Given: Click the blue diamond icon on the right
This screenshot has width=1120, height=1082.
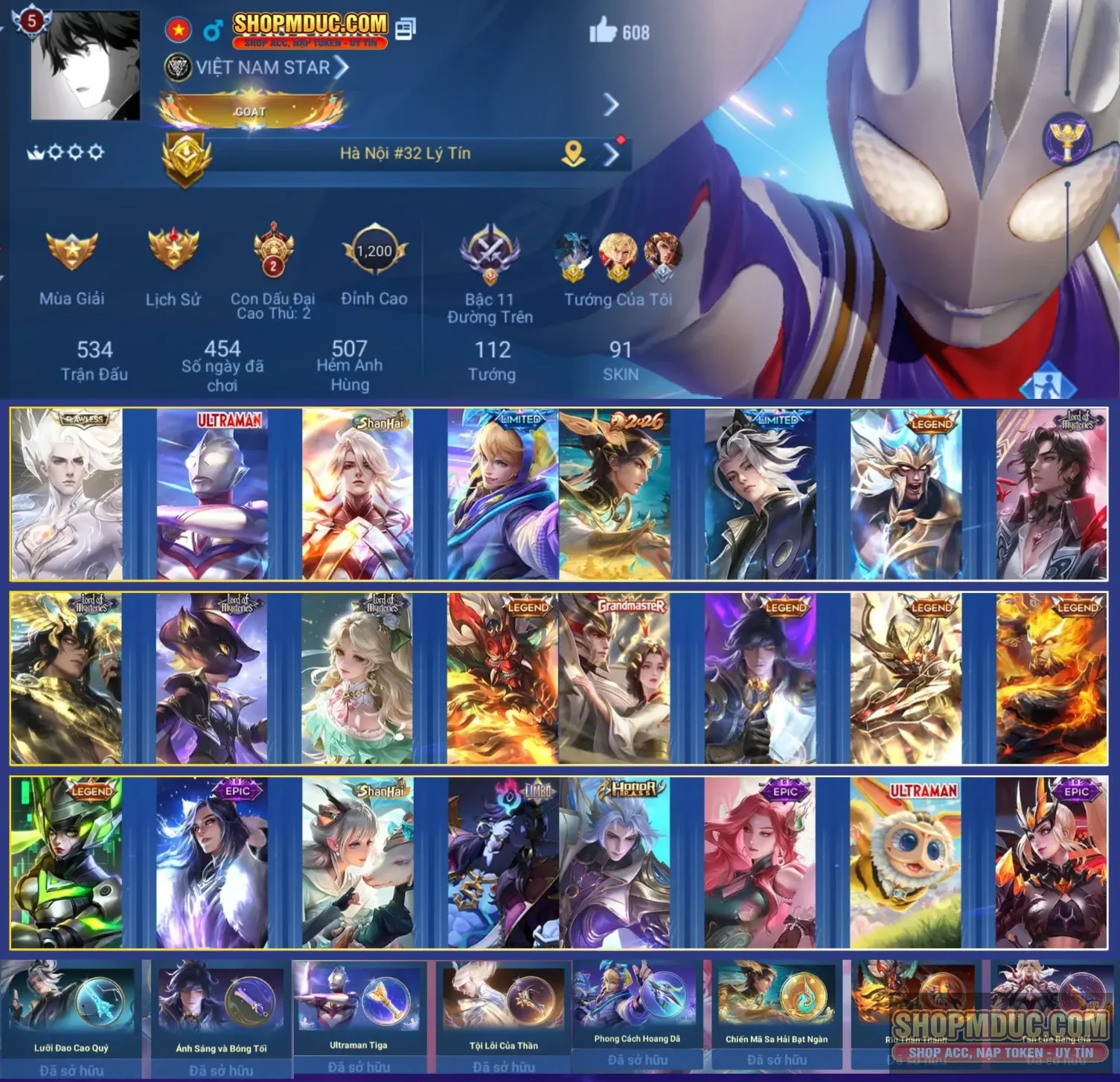Looking at the screenshot, I should coord(1048,380).
